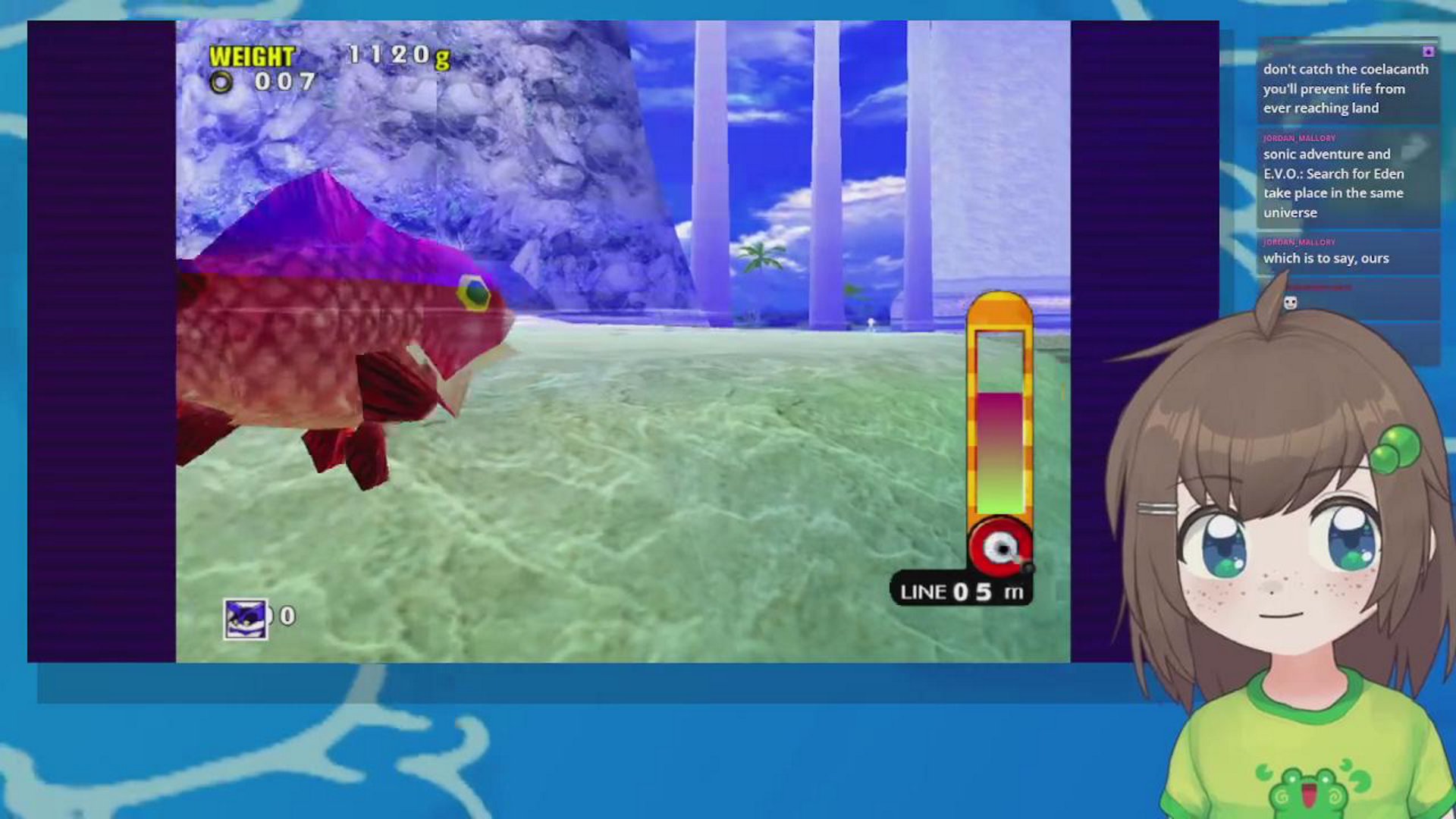Image resolution: width=1456 pixels, height=819 pixels.
Task: Click the purple badge icon above chat
Action: point(1429,53)
